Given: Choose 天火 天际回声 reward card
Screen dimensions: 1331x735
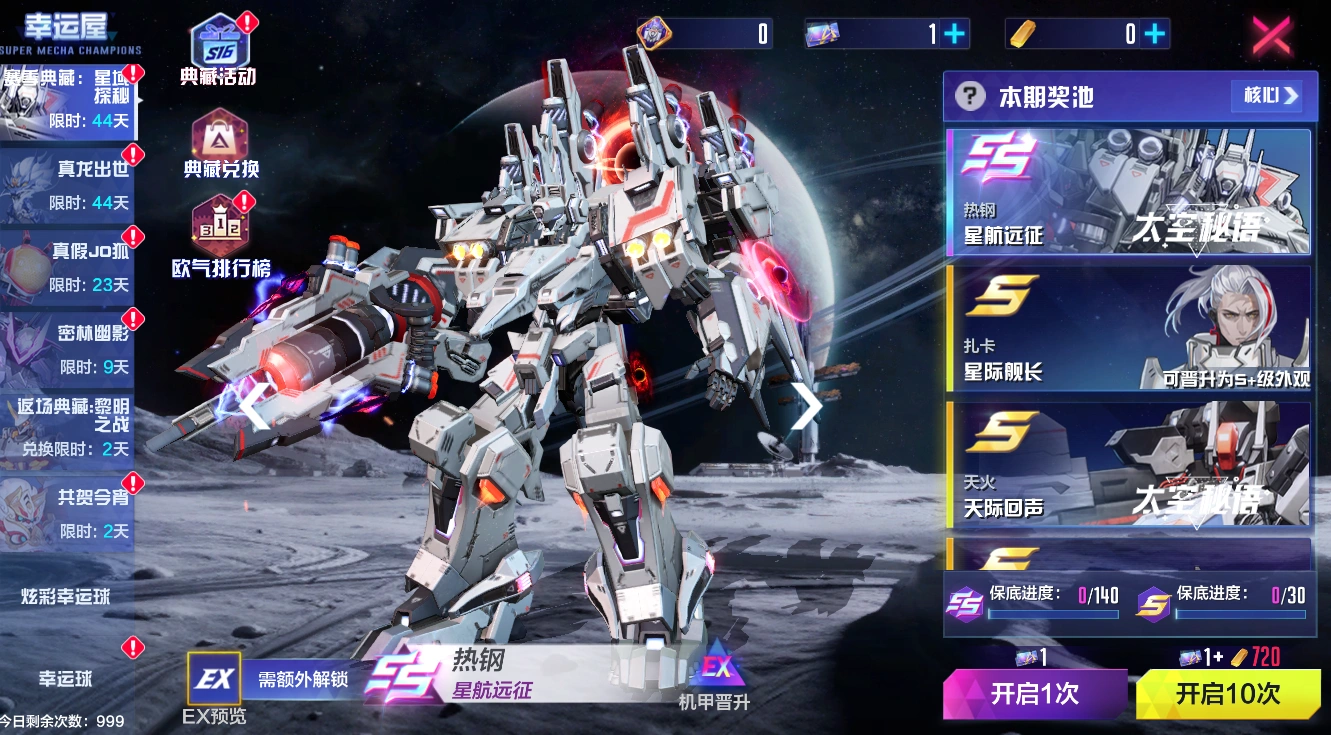Looking at the screenshot, I should tap(1127, 465).
